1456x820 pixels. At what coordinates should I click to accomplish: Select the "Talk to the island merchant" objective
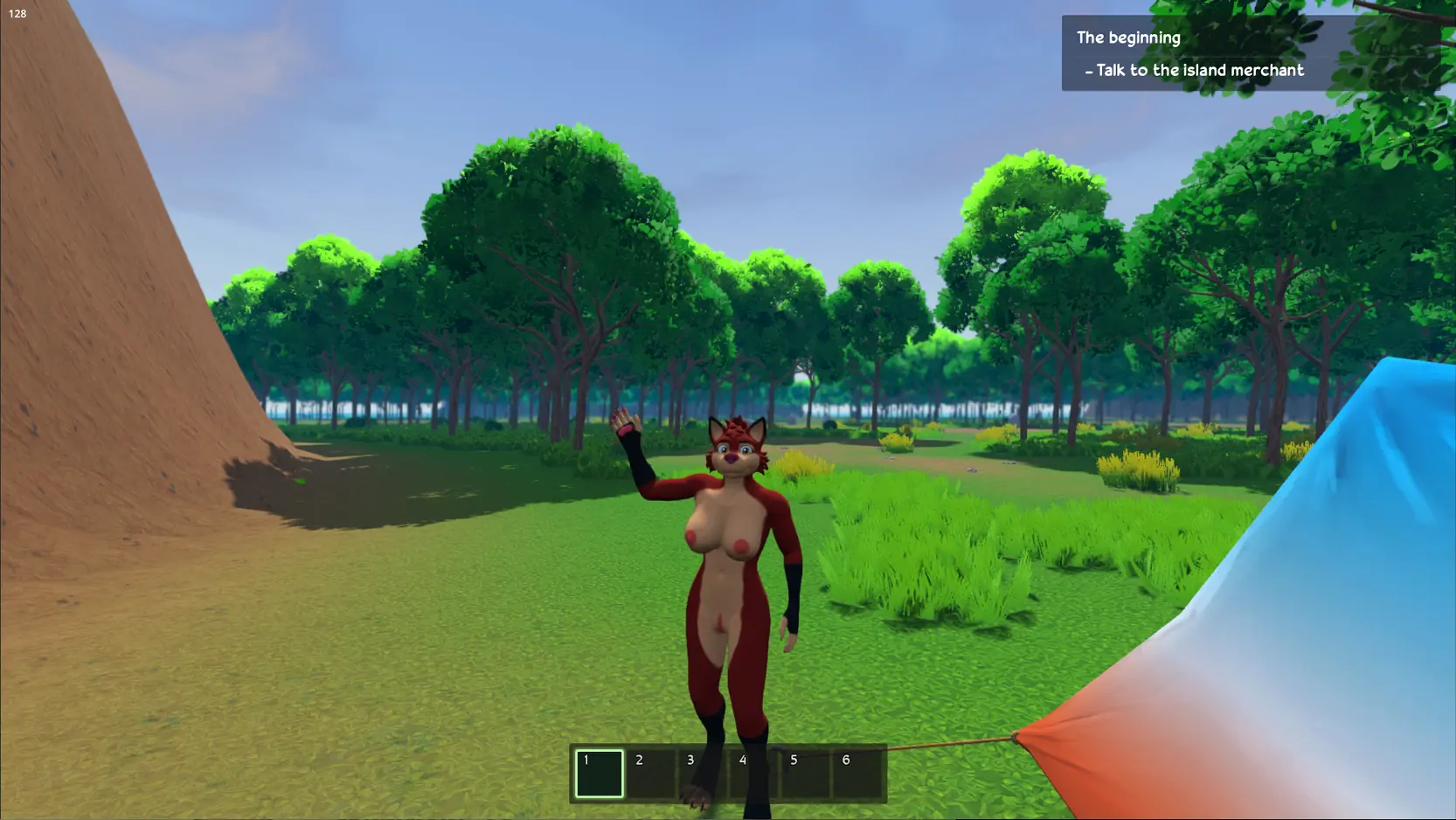(1199, 70)
